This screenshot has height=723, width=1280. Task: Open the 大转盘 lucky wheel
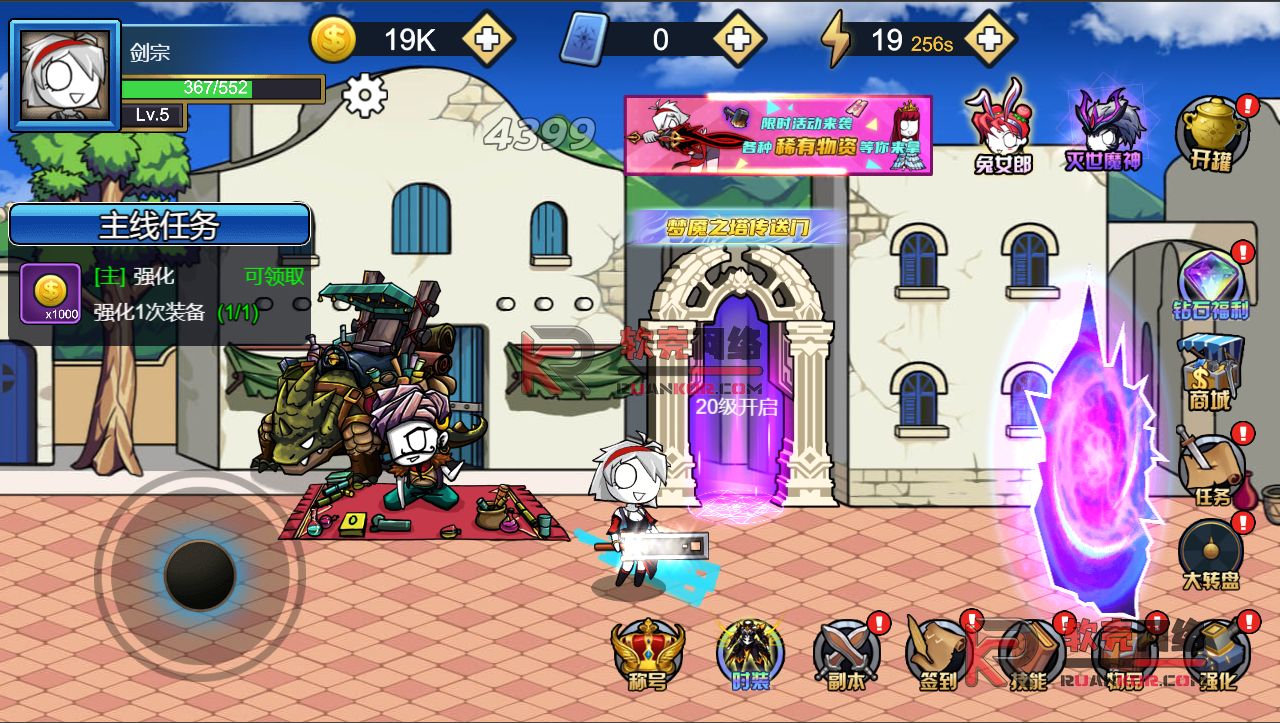coord(1210,555)
